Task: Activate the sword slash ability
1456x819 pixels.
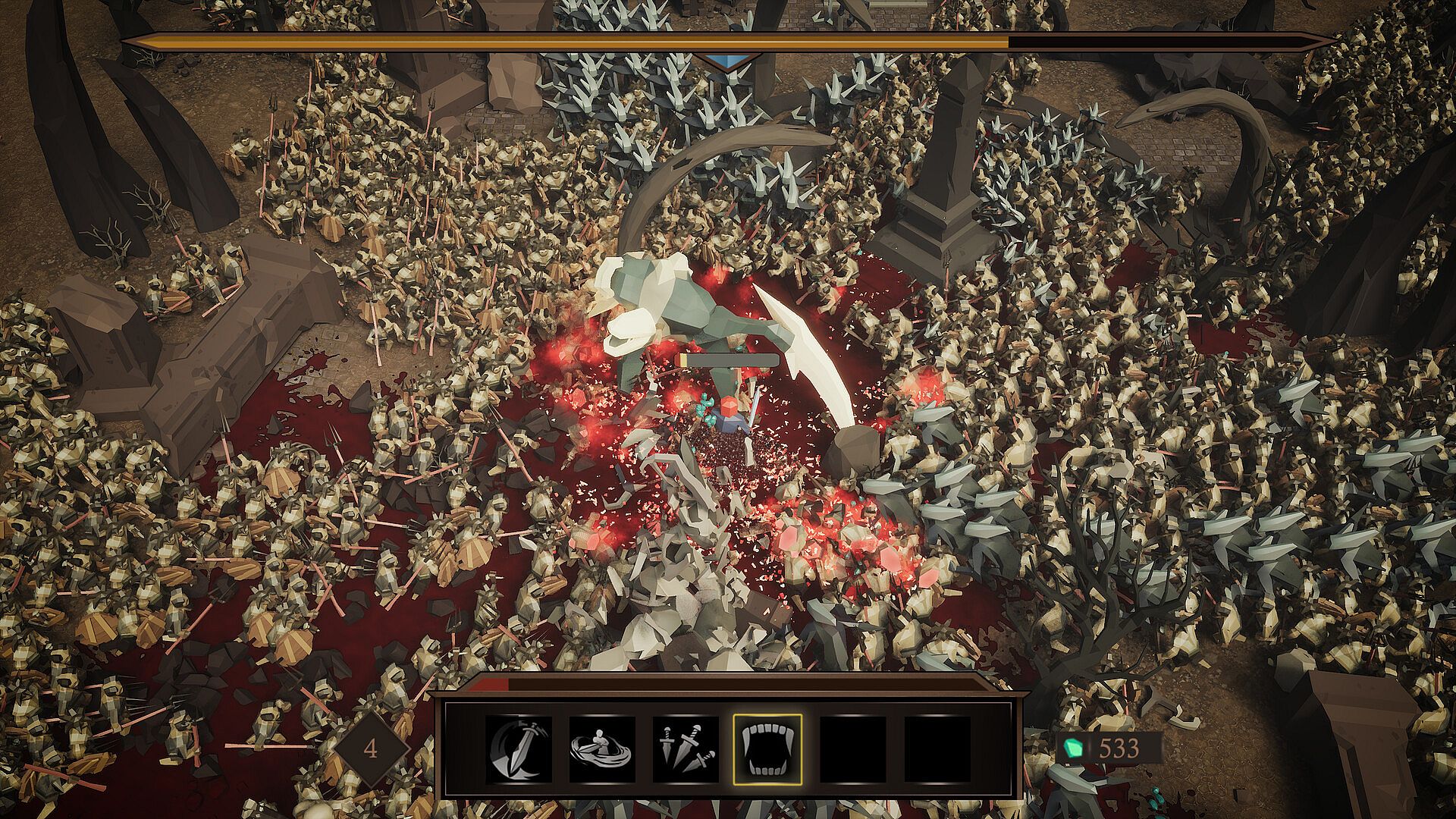Action: pyautogui.click(x=519, y=748)
